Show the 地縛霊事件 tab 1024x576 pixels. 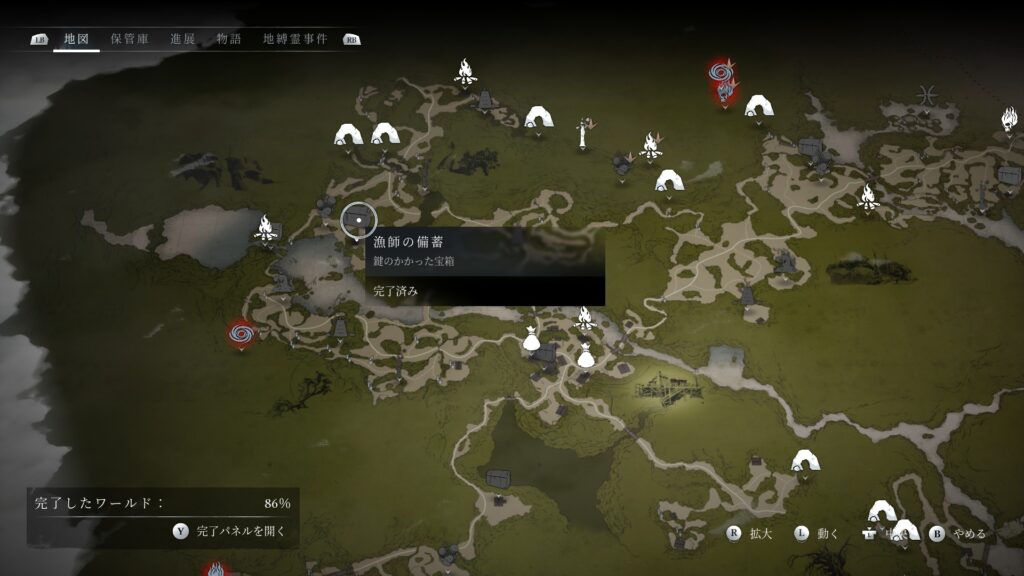click(295, 39)
